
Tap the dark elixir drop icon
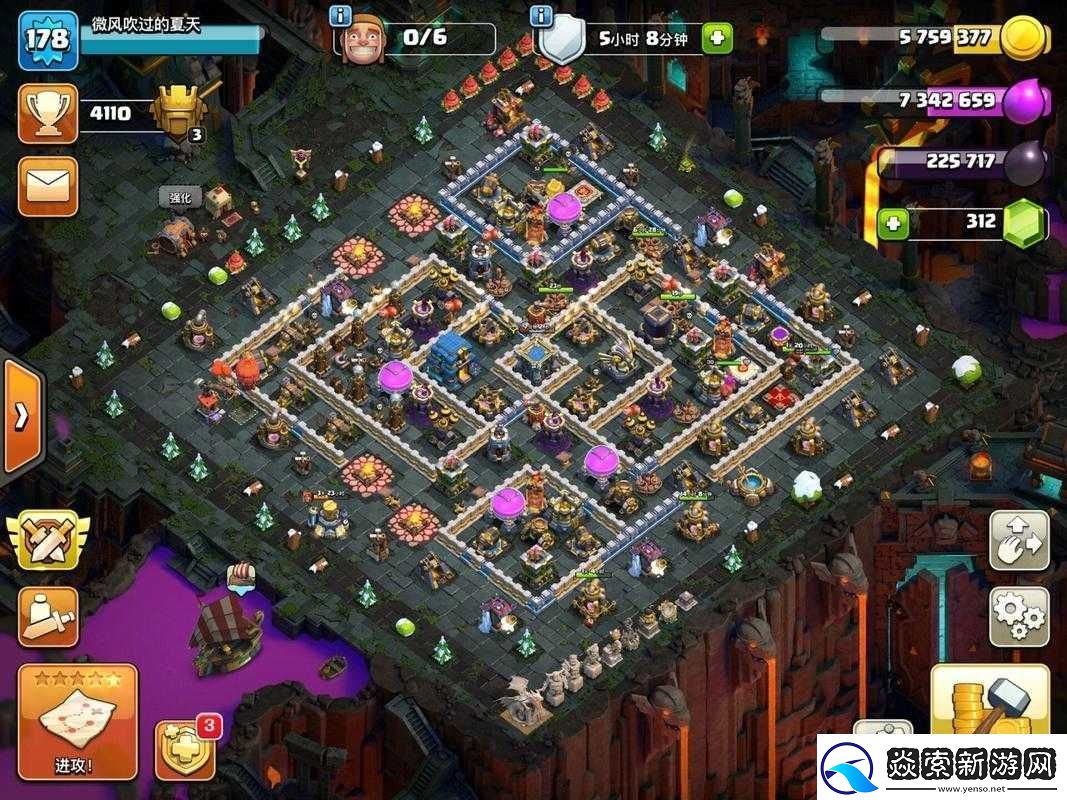click(x=1025, y=163)
